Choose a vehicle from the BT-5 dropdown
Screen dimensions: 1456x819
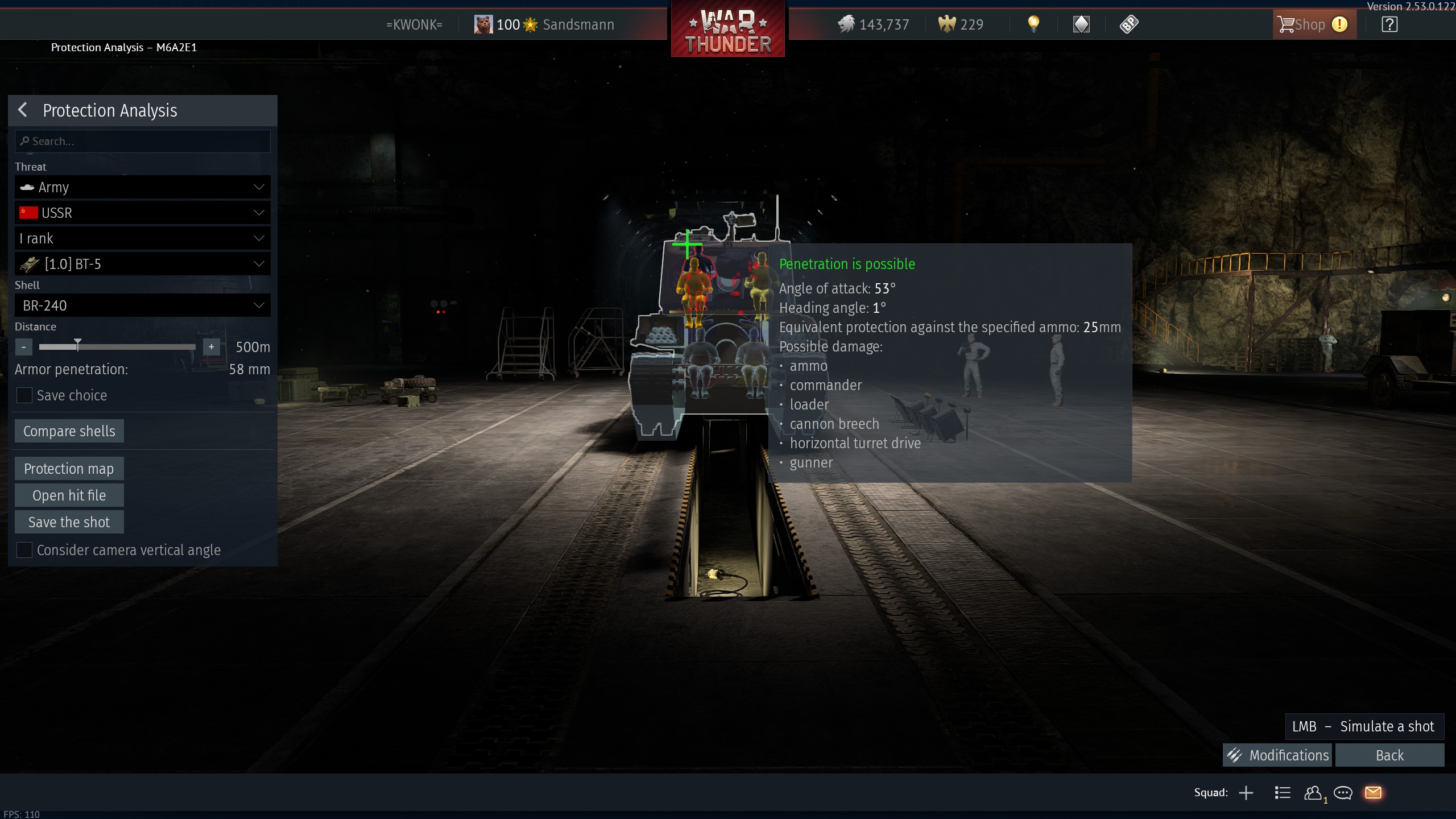pyautogui.click(x=142, y=264)
